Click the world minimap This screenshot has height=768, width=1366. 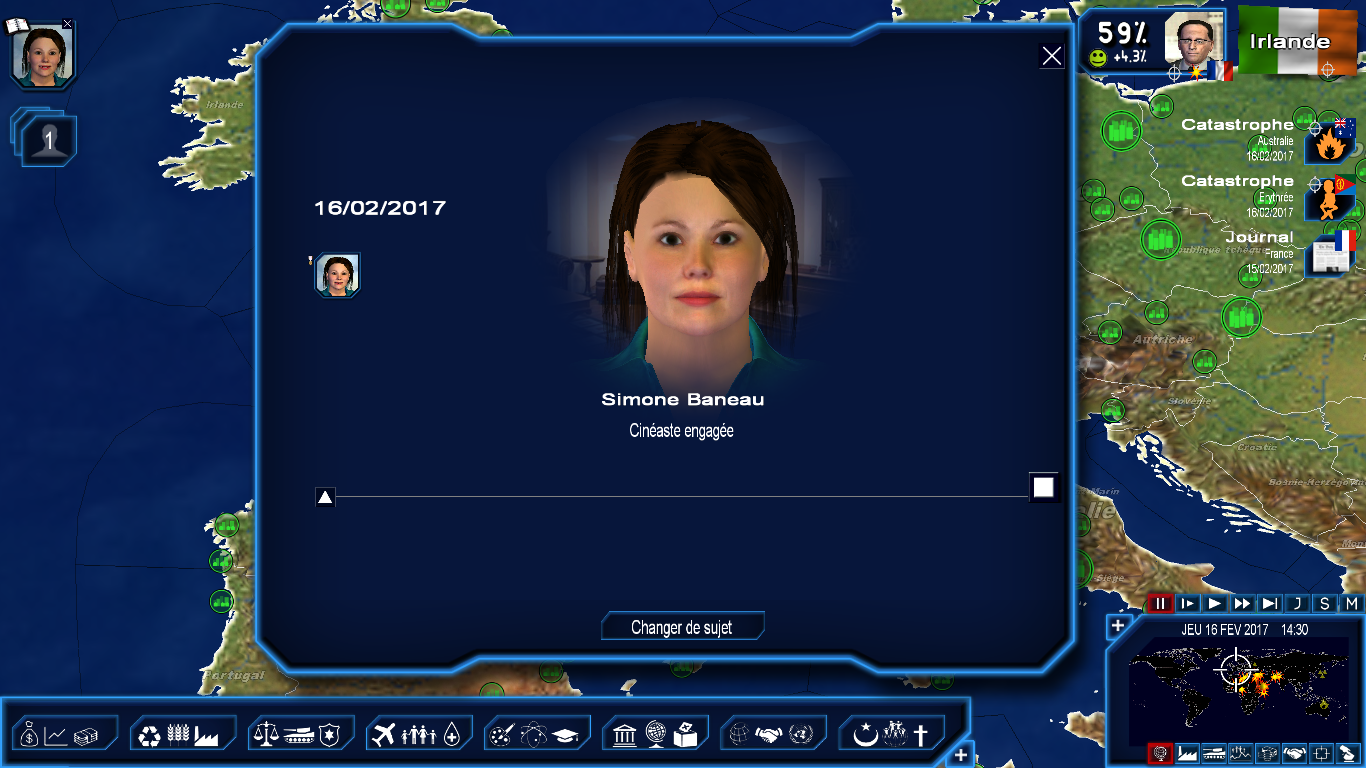1235,680
